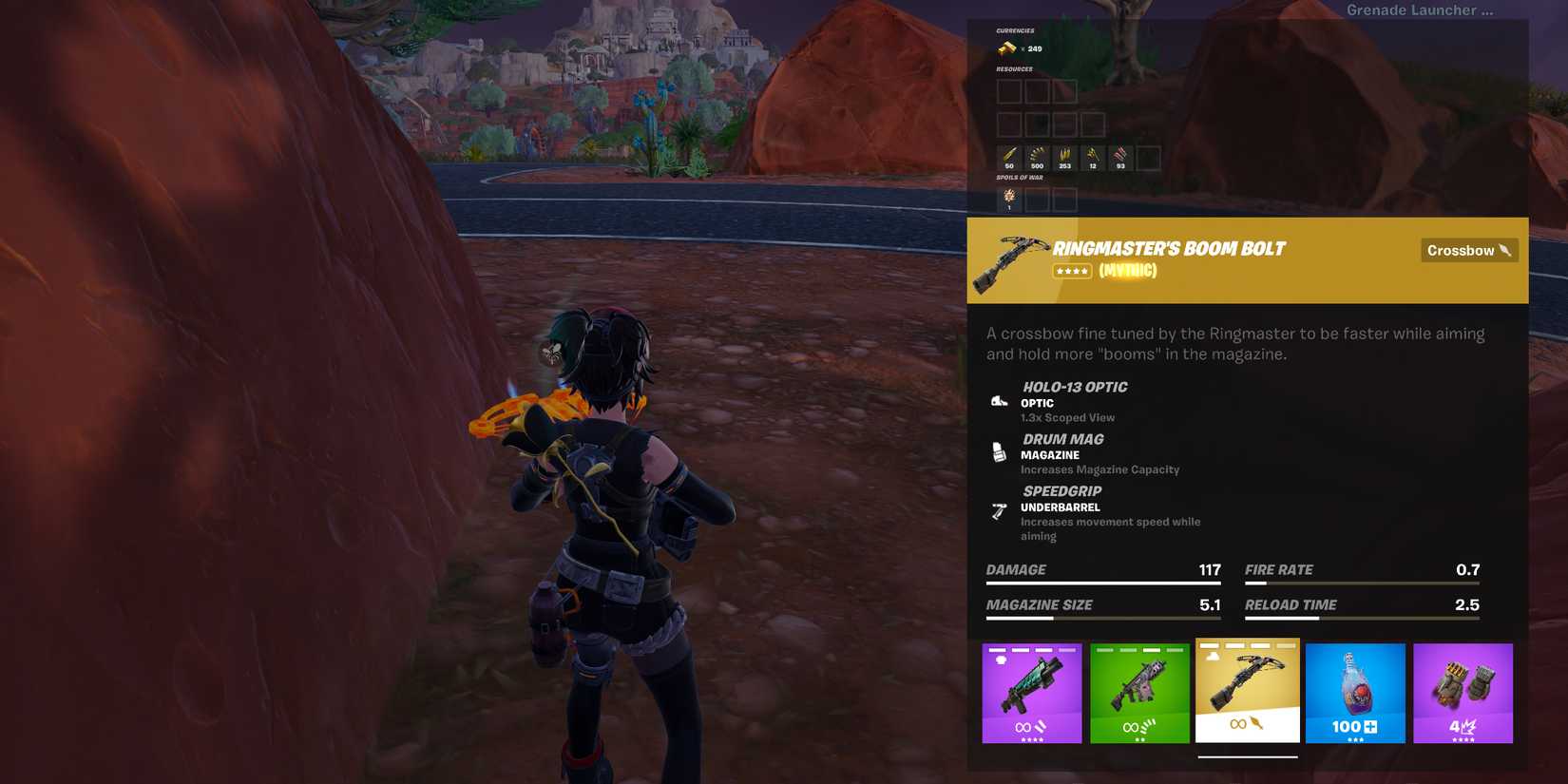
Task: Click the shotgun shells icon showing 500
Action: (1036, 156)
